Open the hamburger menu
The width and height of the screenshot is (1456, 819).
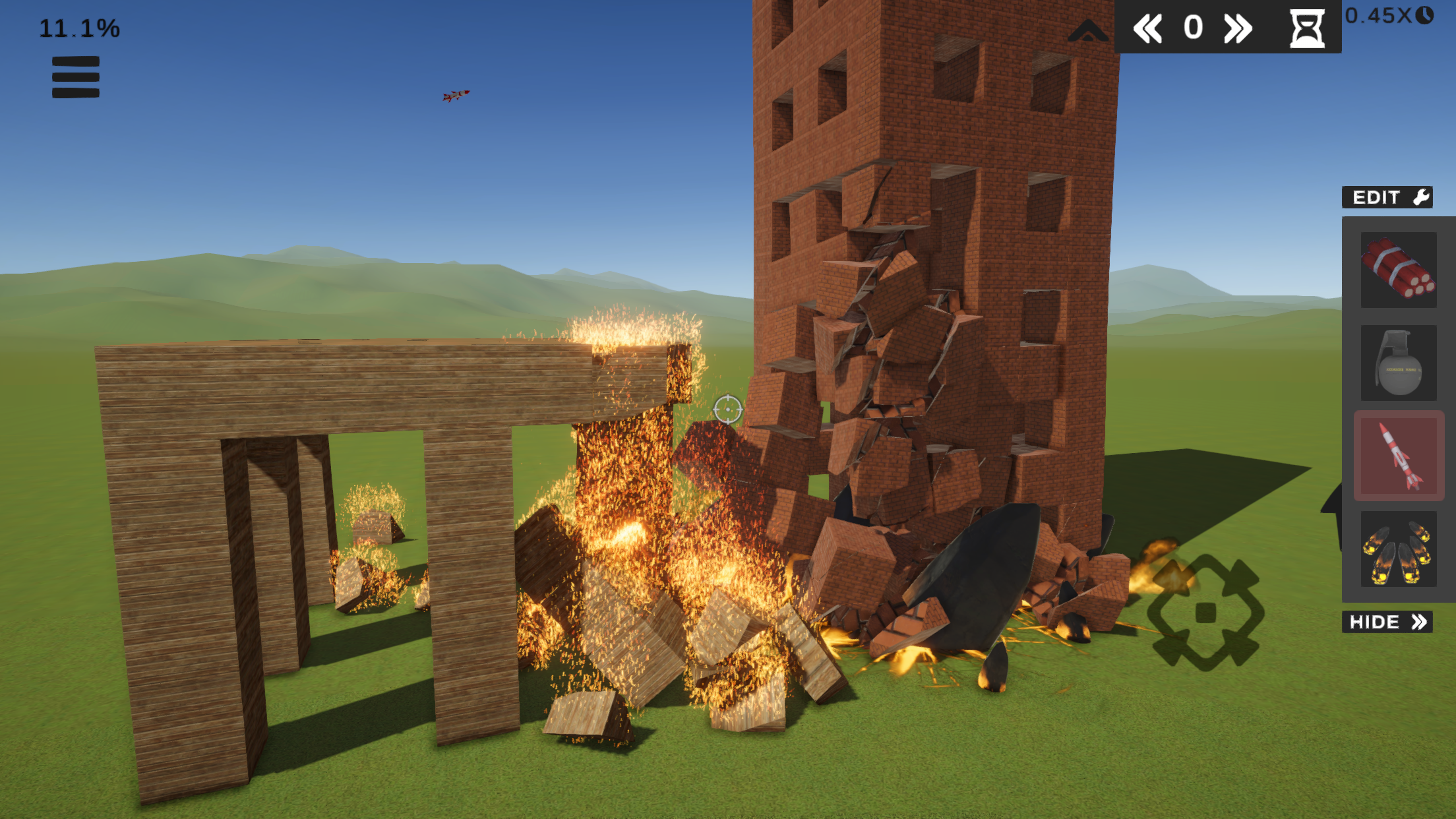[75, 77]
